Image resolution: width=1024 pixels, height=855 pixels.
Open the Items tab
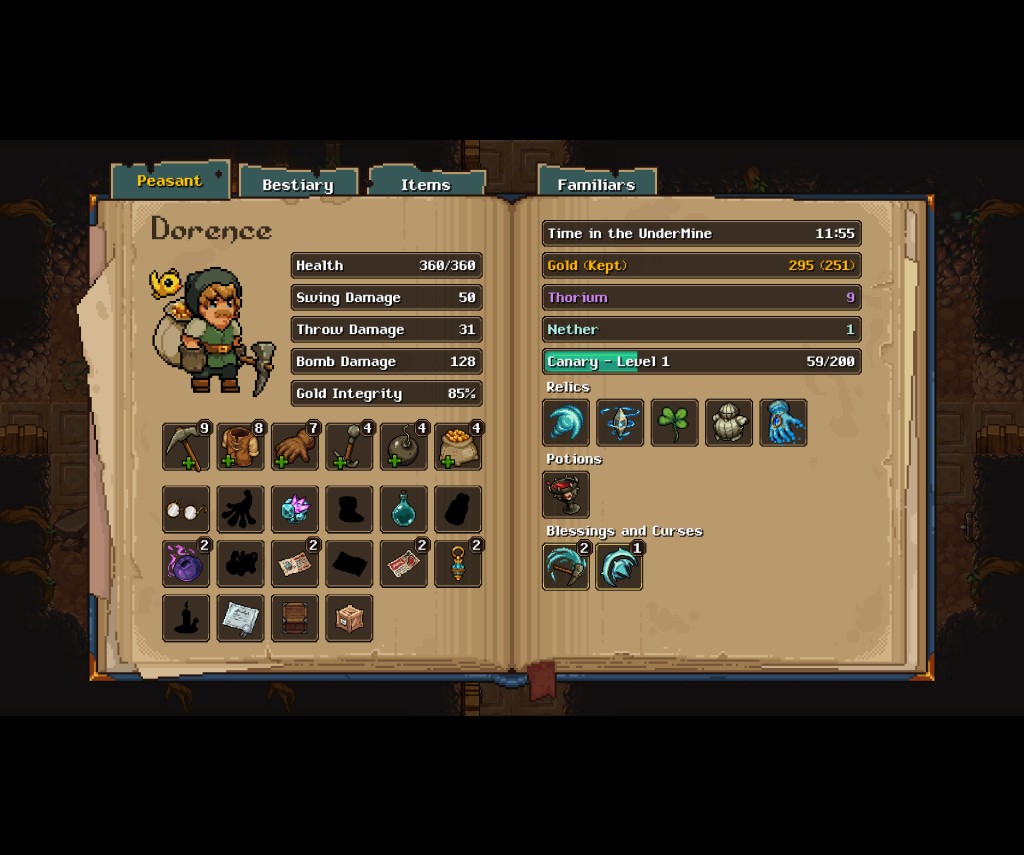[x=426, y=184]
